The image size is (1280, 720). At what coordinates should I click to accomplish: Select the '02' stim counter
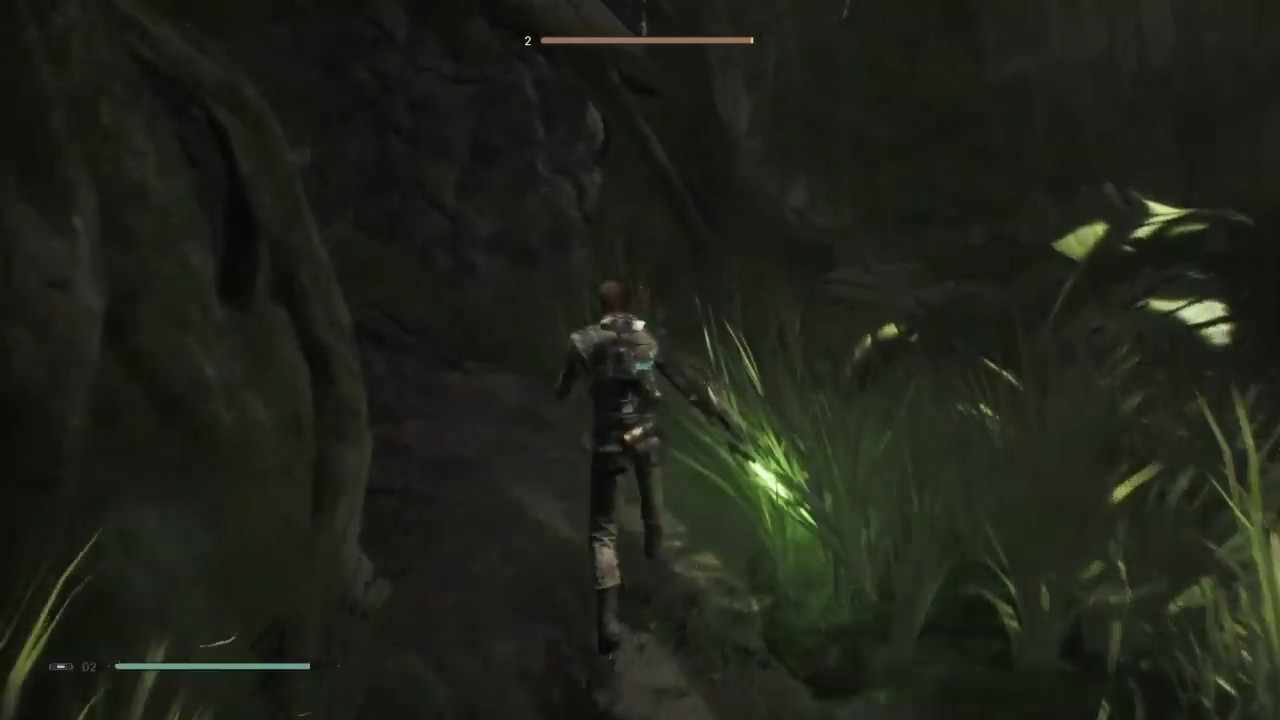(x=89, y=666)
